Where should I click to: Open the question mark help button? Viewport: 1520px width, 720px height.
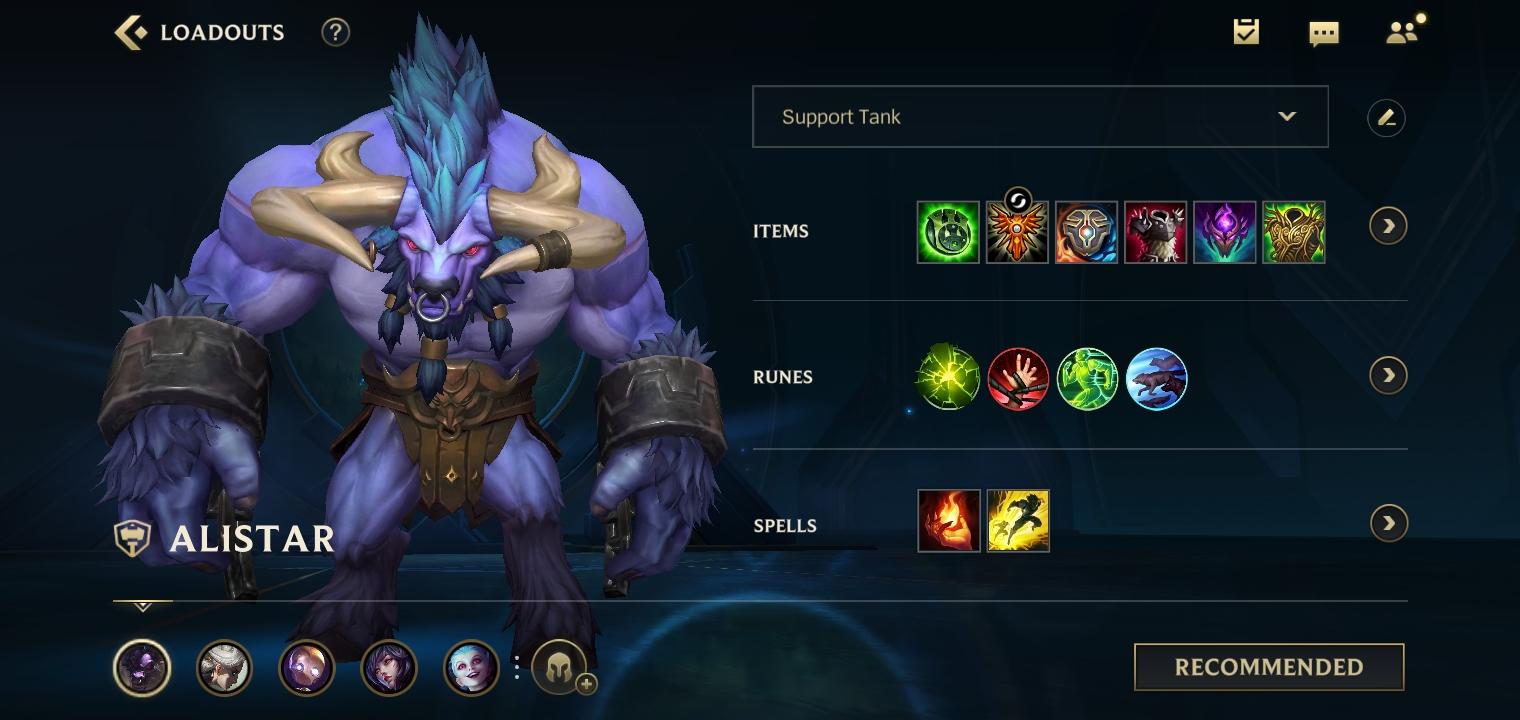(335, 33)
